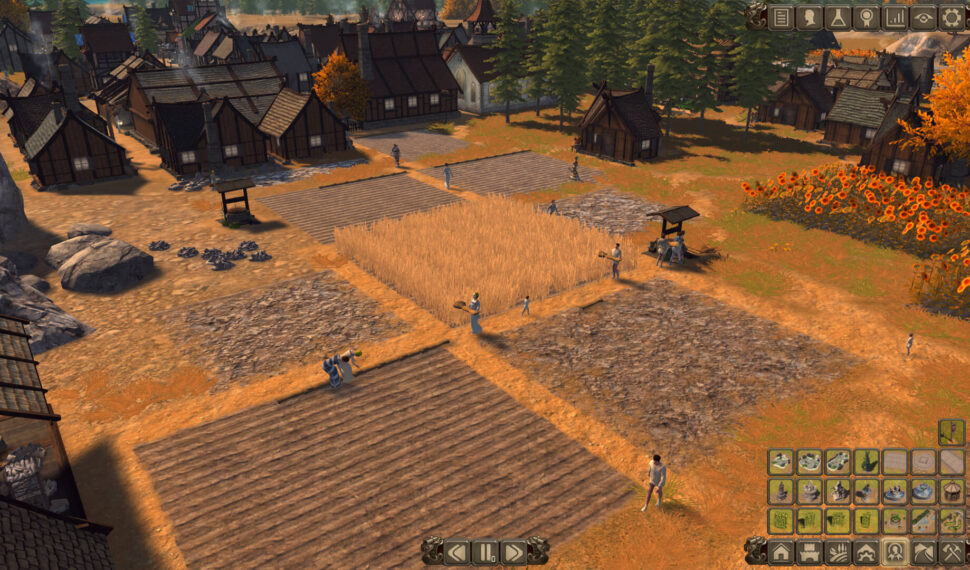Open the farm fields building category
Viewport: 970px width, 570px height.
click(x=838, y=551)
